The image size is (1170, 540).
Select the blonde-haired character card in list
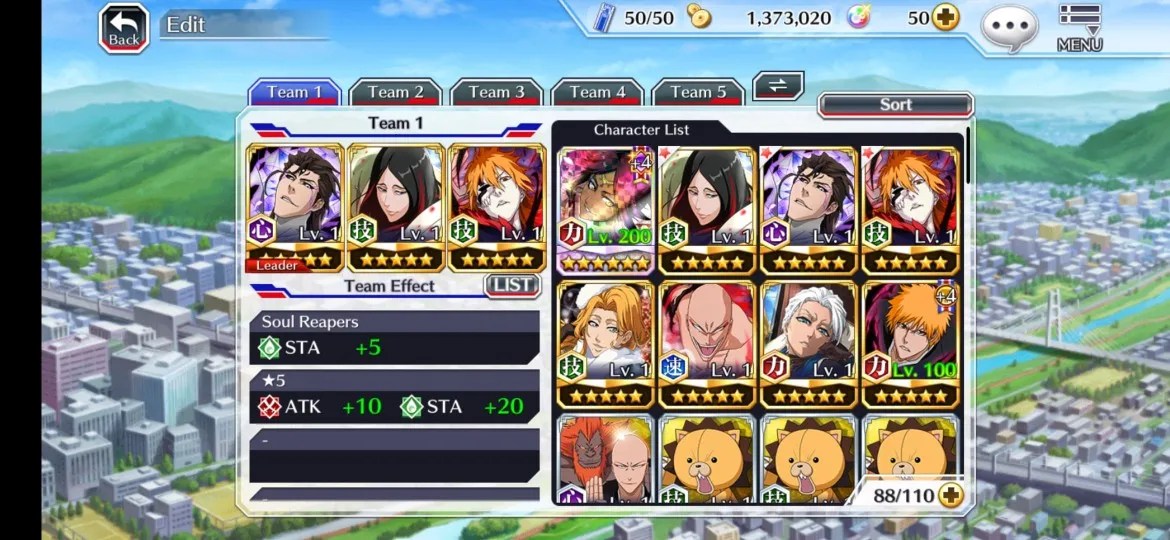605,344
